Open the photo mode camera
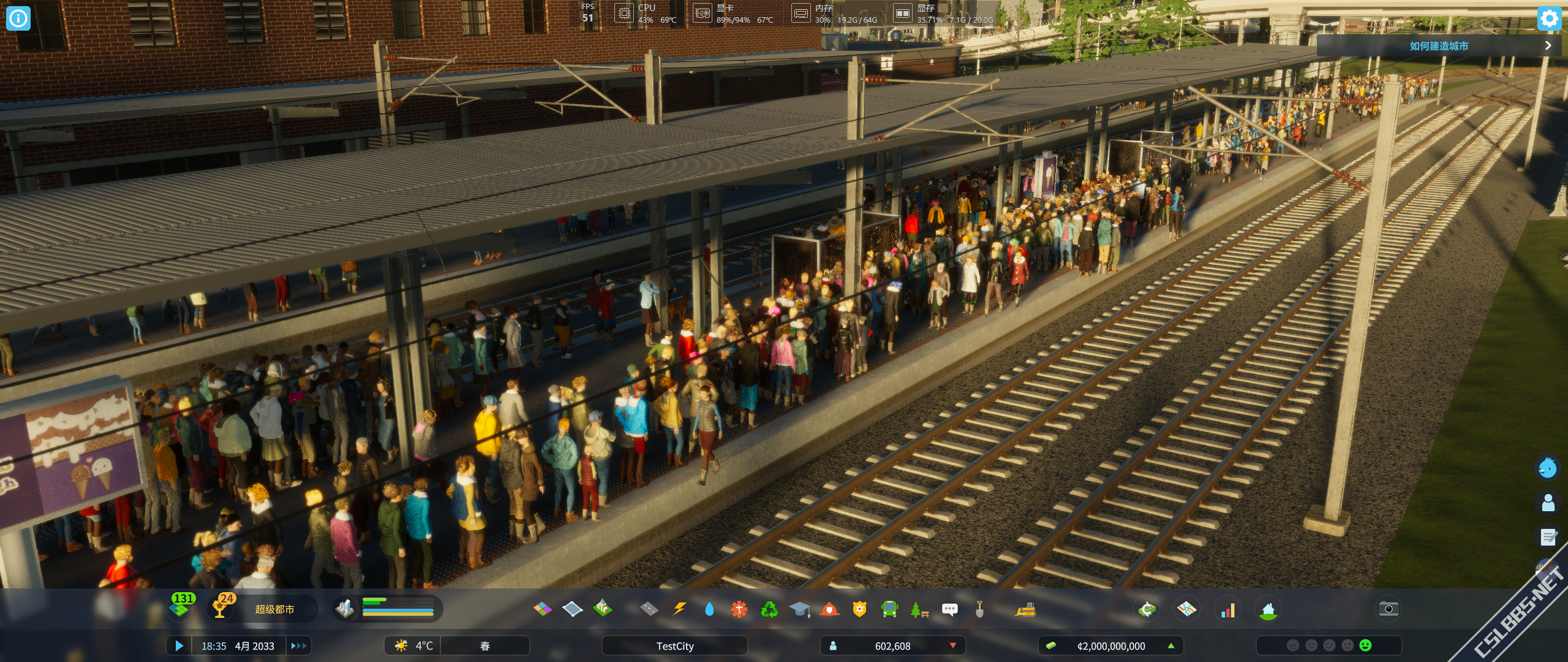This screenshot has width=1568, height=662. click(x=1389, y=609)
